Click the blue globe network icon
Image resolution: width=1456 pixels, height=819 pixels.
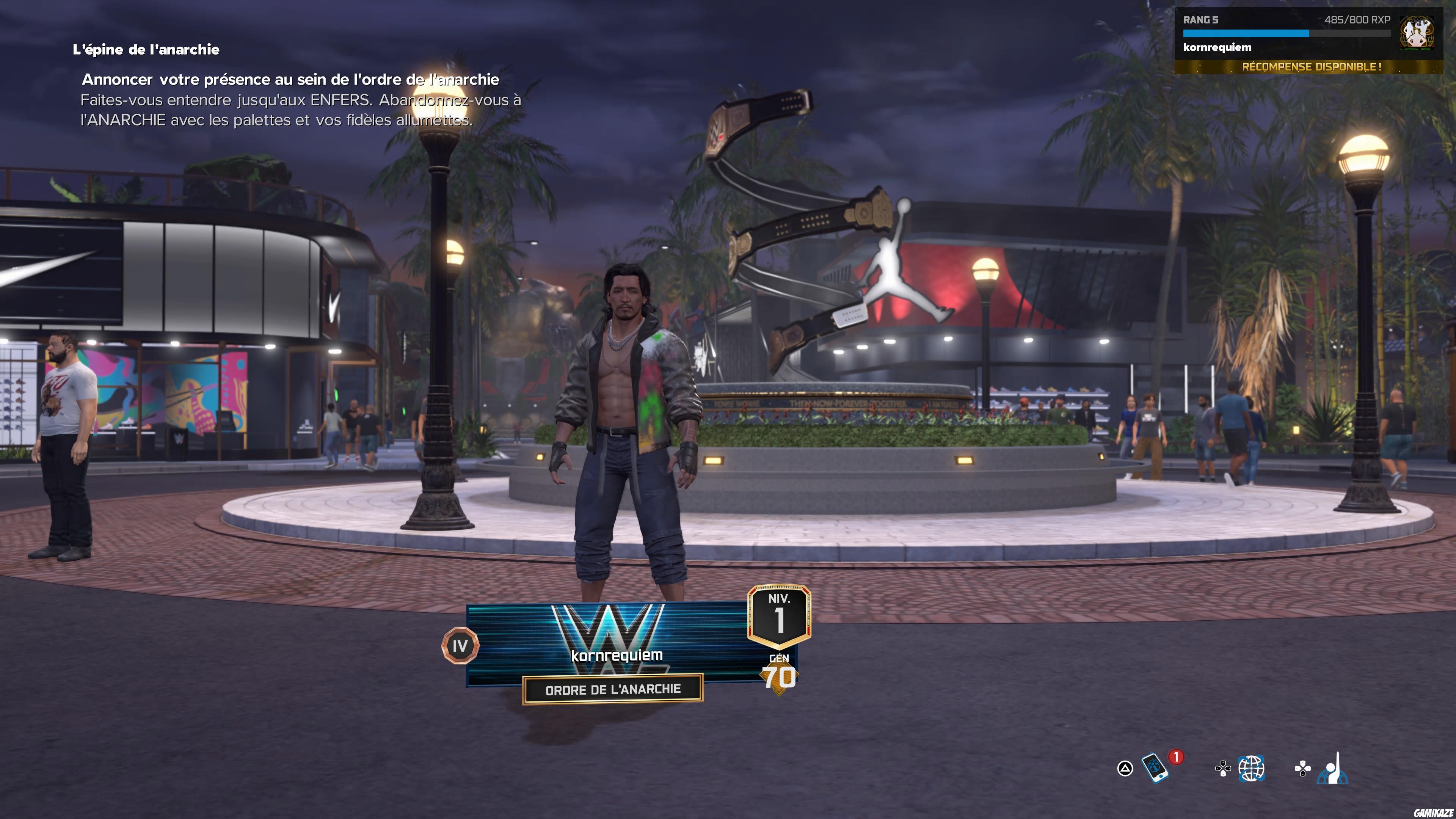1252,769
